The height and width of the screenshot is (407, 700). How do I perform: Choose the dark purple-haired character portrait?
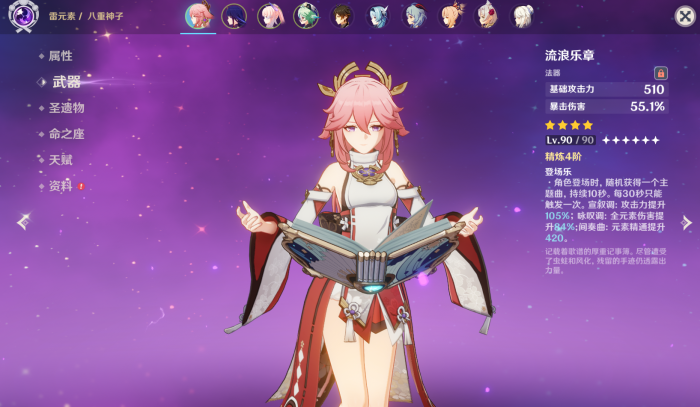click(x=234, y=16)
